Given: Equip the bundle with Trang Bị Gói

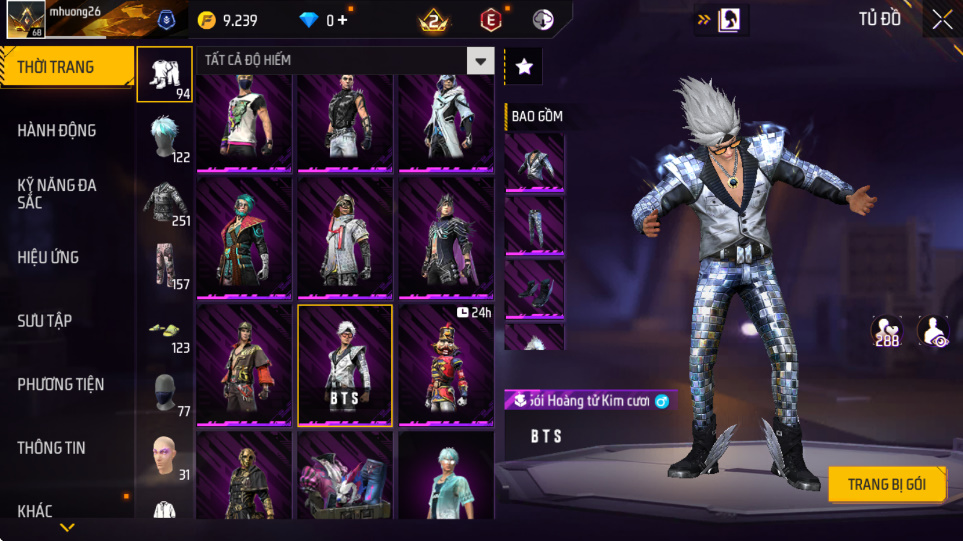Looking at the screenshot, I should pyautogui.click(x=886, y=485).
